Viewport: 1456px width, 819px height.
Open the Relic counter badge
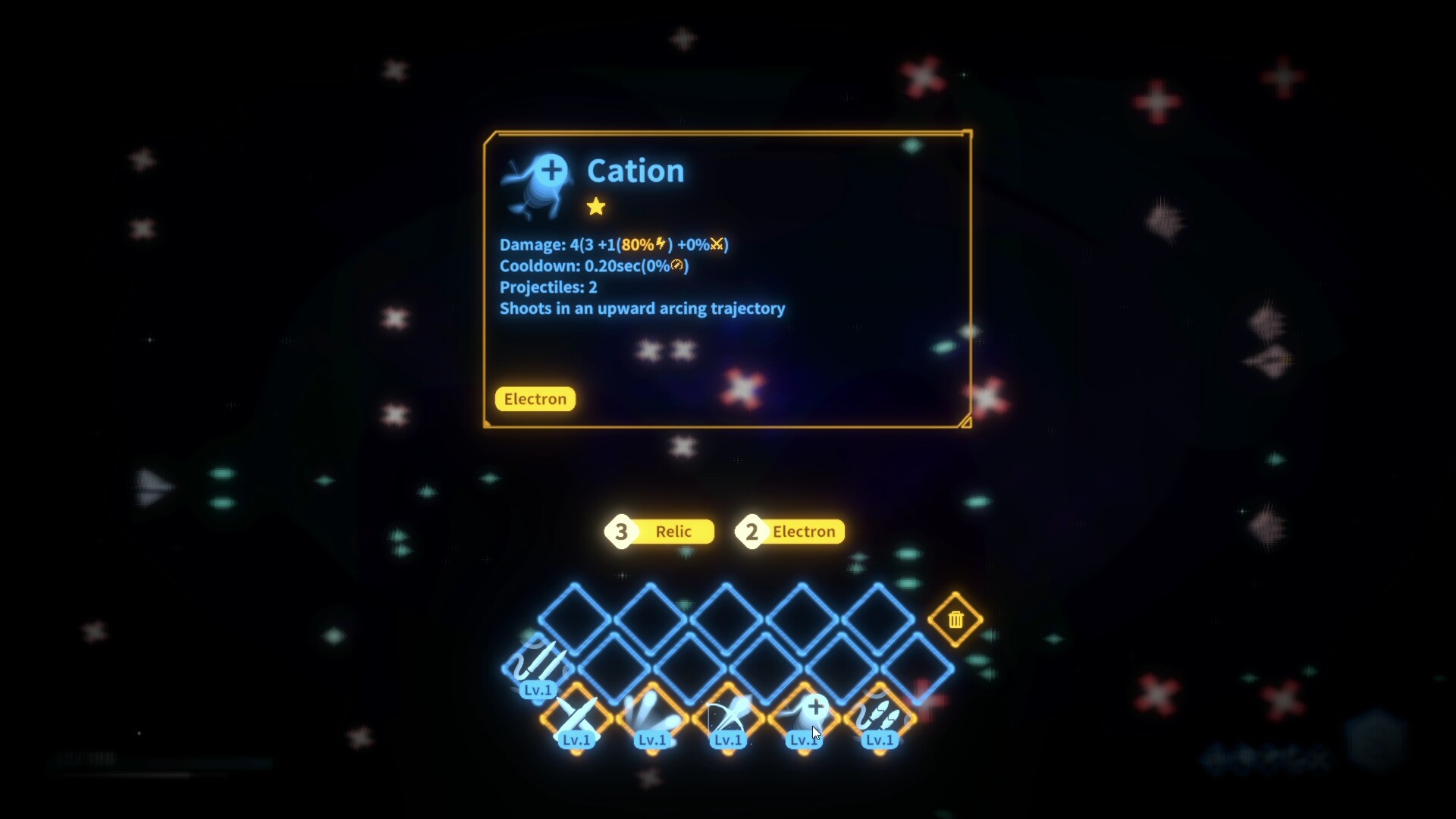click(659, 532)
